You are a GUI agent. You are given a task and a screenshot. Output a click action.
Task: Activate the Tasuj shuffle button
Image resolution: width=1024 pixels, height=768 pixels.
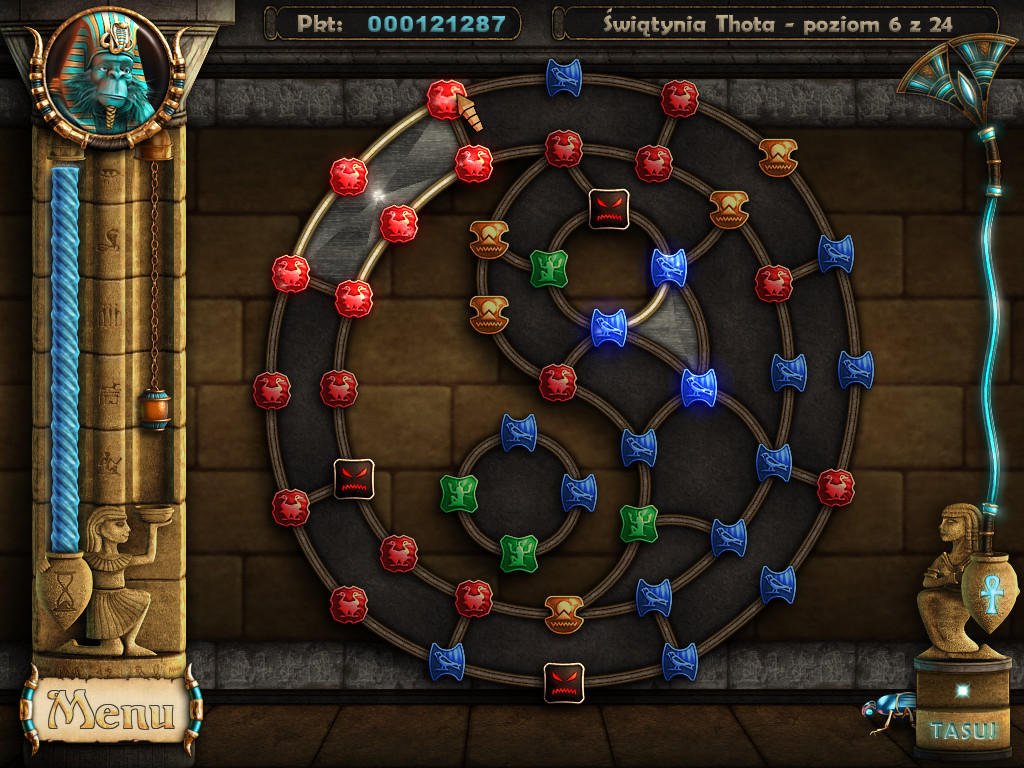click(964, 729)
